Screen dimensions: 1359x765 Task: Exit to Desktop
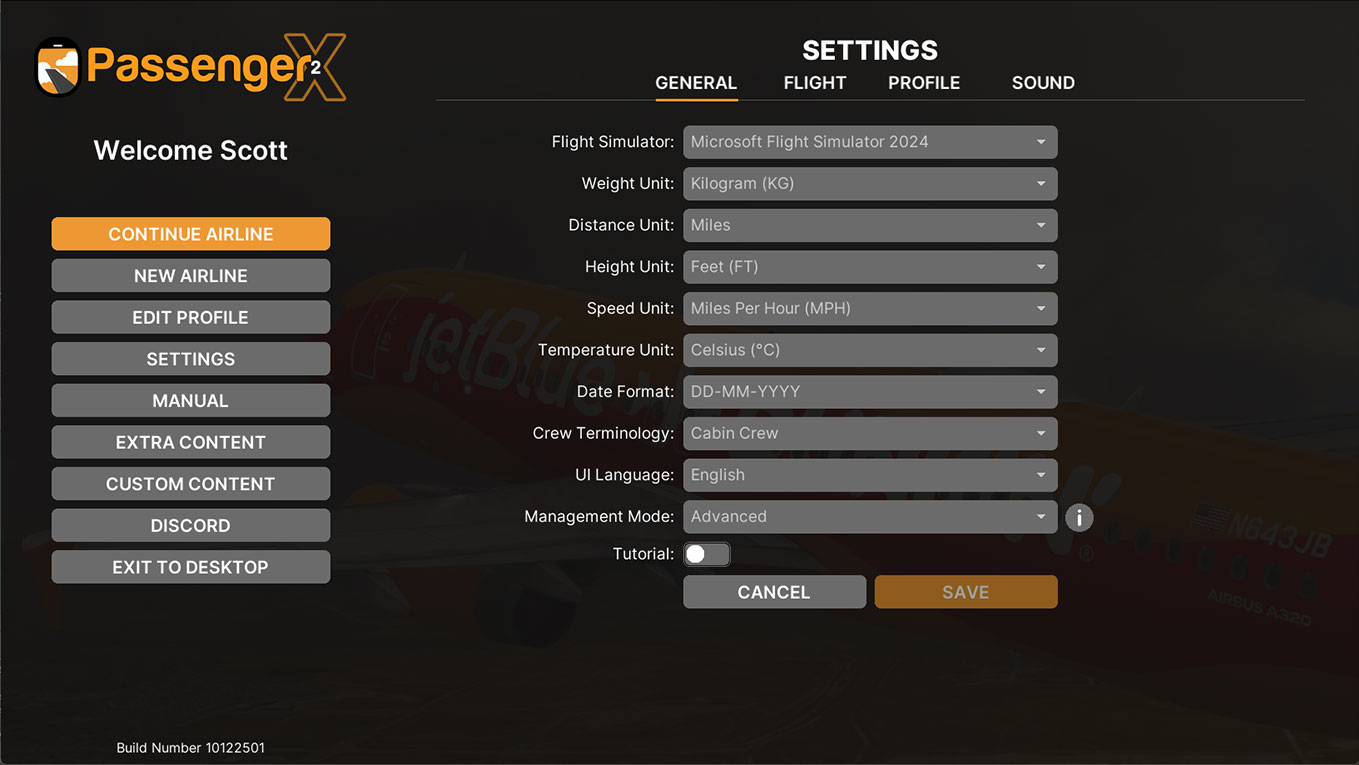190,567
